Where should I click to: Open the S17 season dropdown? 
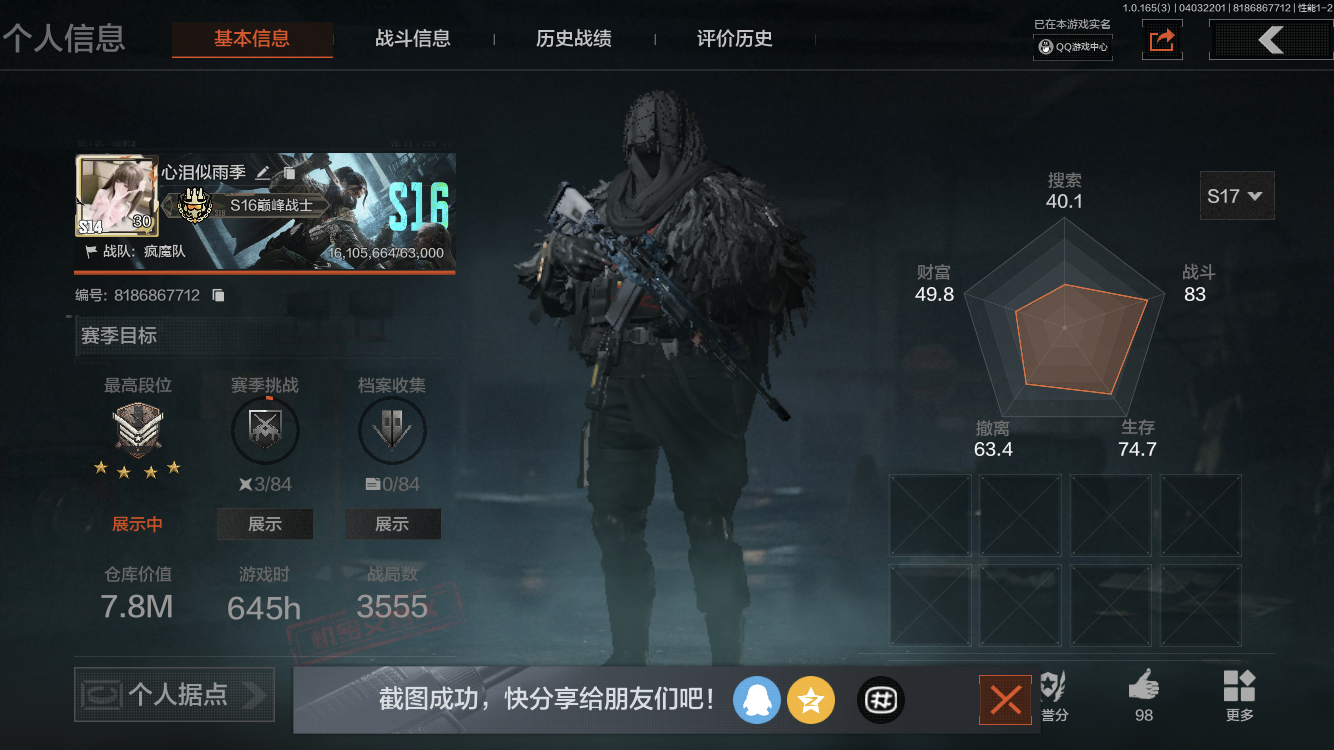(1236, 196)
